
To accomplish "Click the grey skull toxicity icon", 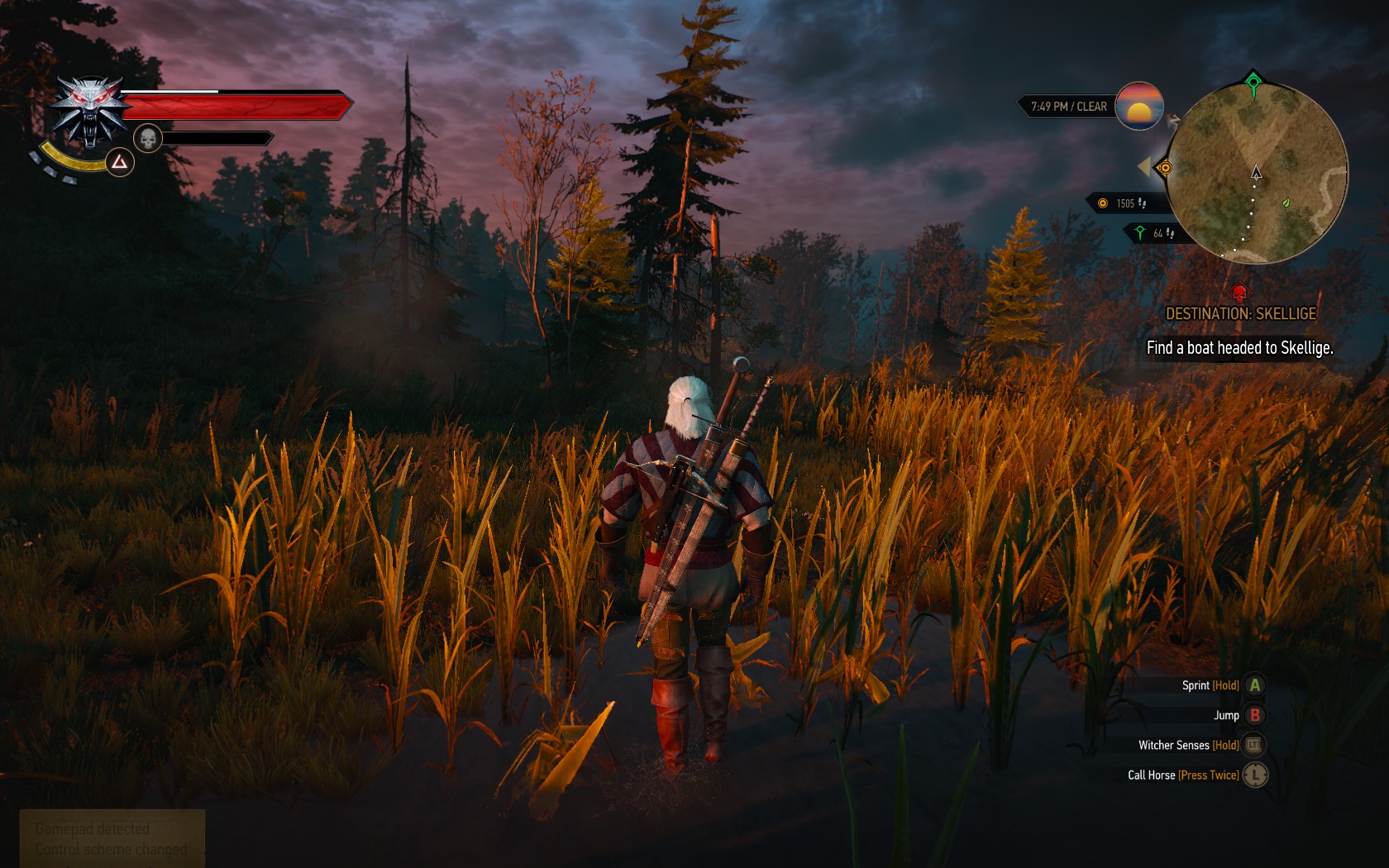I will (148, 138).
